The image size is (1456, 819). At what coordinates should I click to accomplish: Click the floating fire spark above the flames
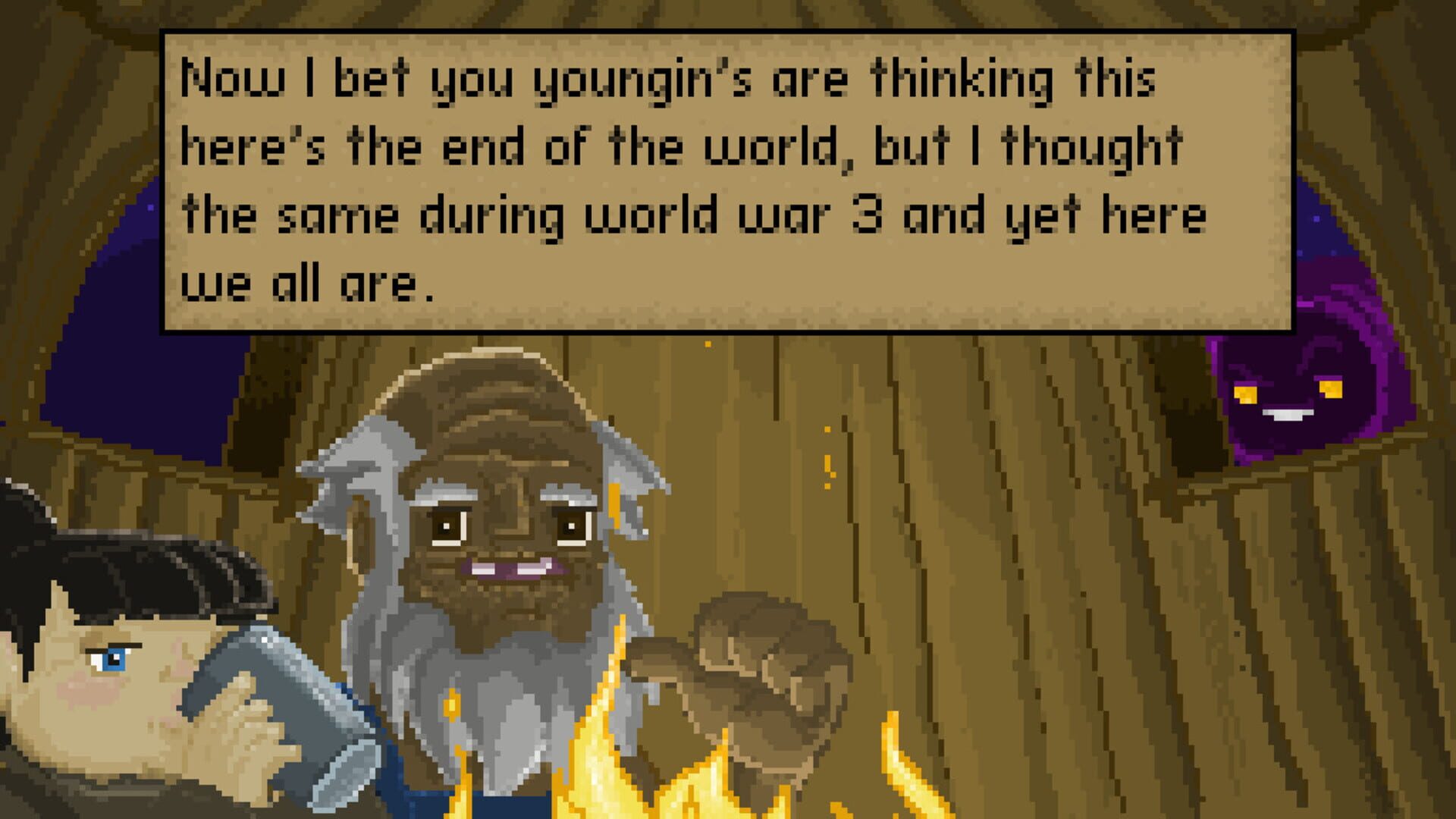click(827, 463)
